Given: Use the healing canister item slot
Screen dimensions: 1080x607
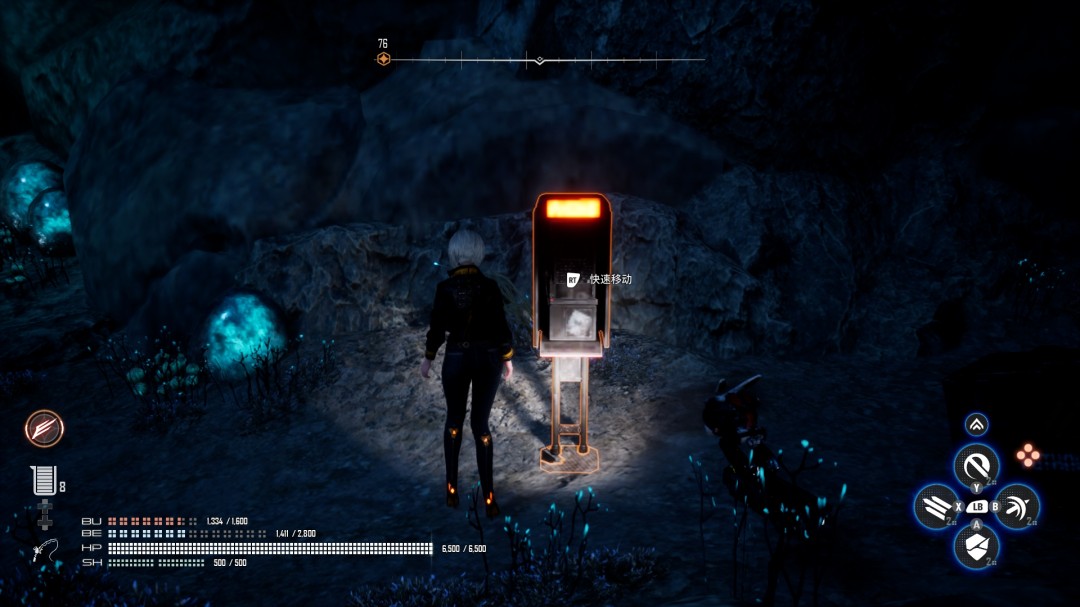Looking at the screenshot, I should point(42,481).
